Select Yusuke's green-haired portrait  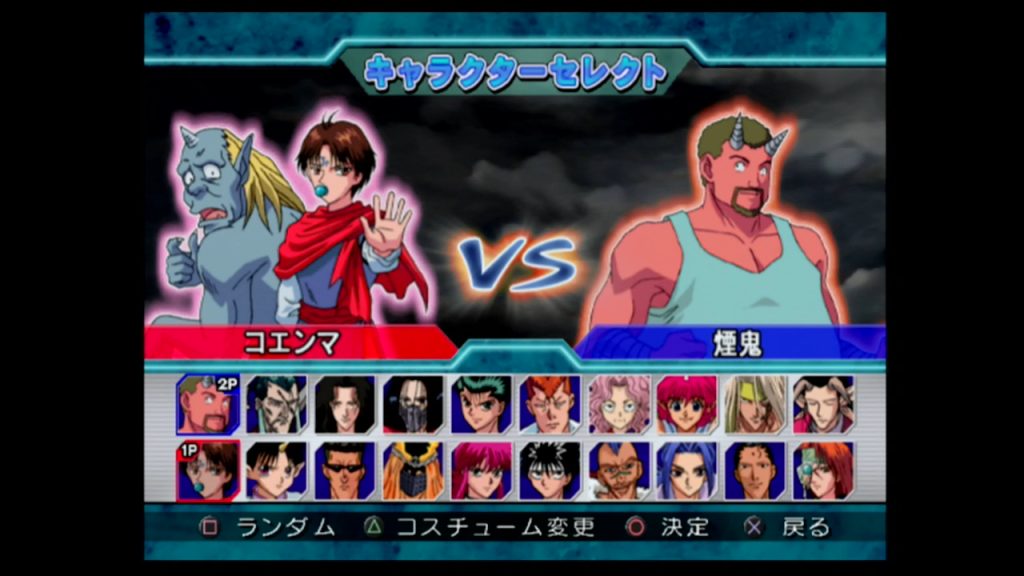click(481, 404)
